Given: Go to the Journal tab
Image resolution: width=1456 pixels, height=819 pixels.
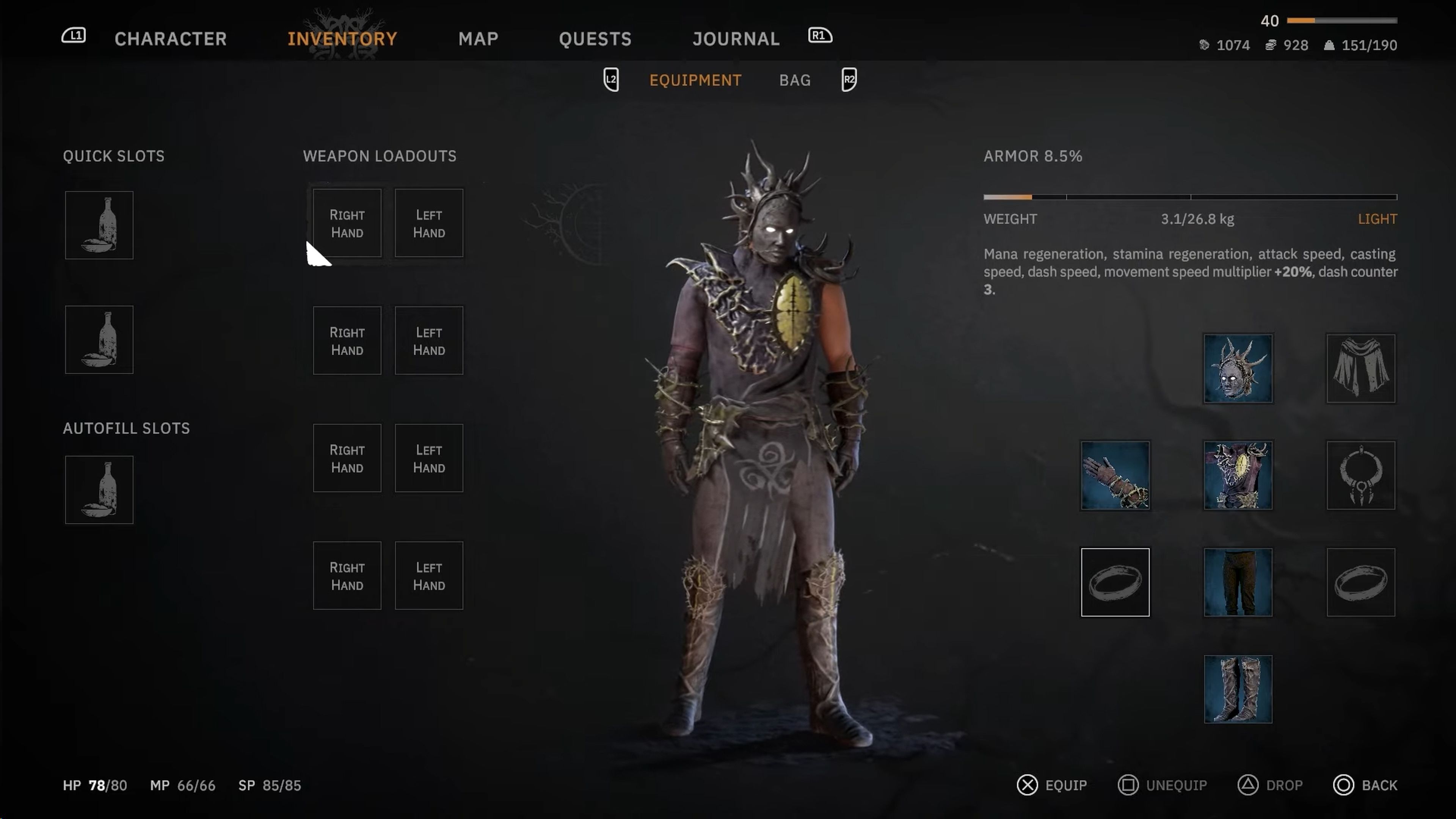Looking at the screenshot, I should point(736,38).
